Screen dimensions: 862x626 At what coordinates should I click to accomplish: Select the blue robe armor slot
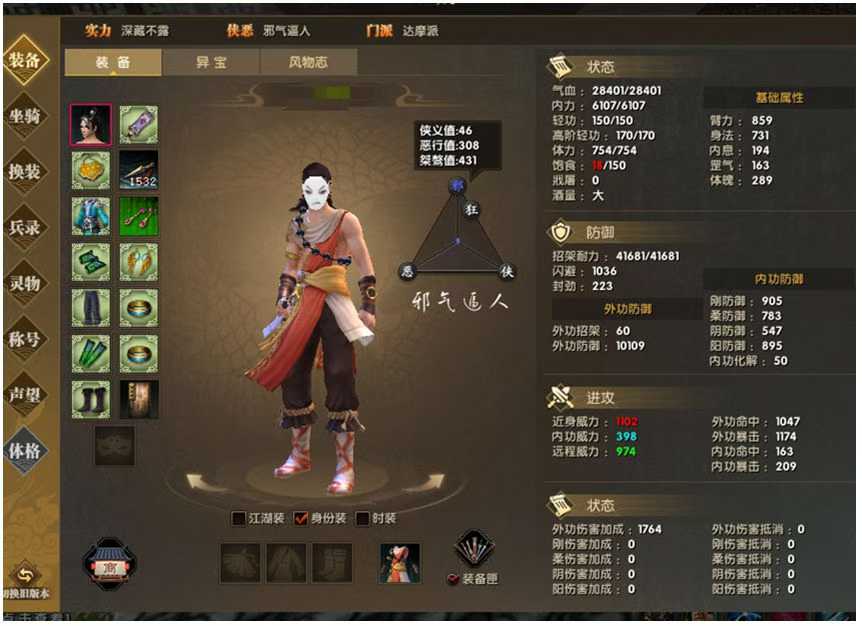(91, 216)
